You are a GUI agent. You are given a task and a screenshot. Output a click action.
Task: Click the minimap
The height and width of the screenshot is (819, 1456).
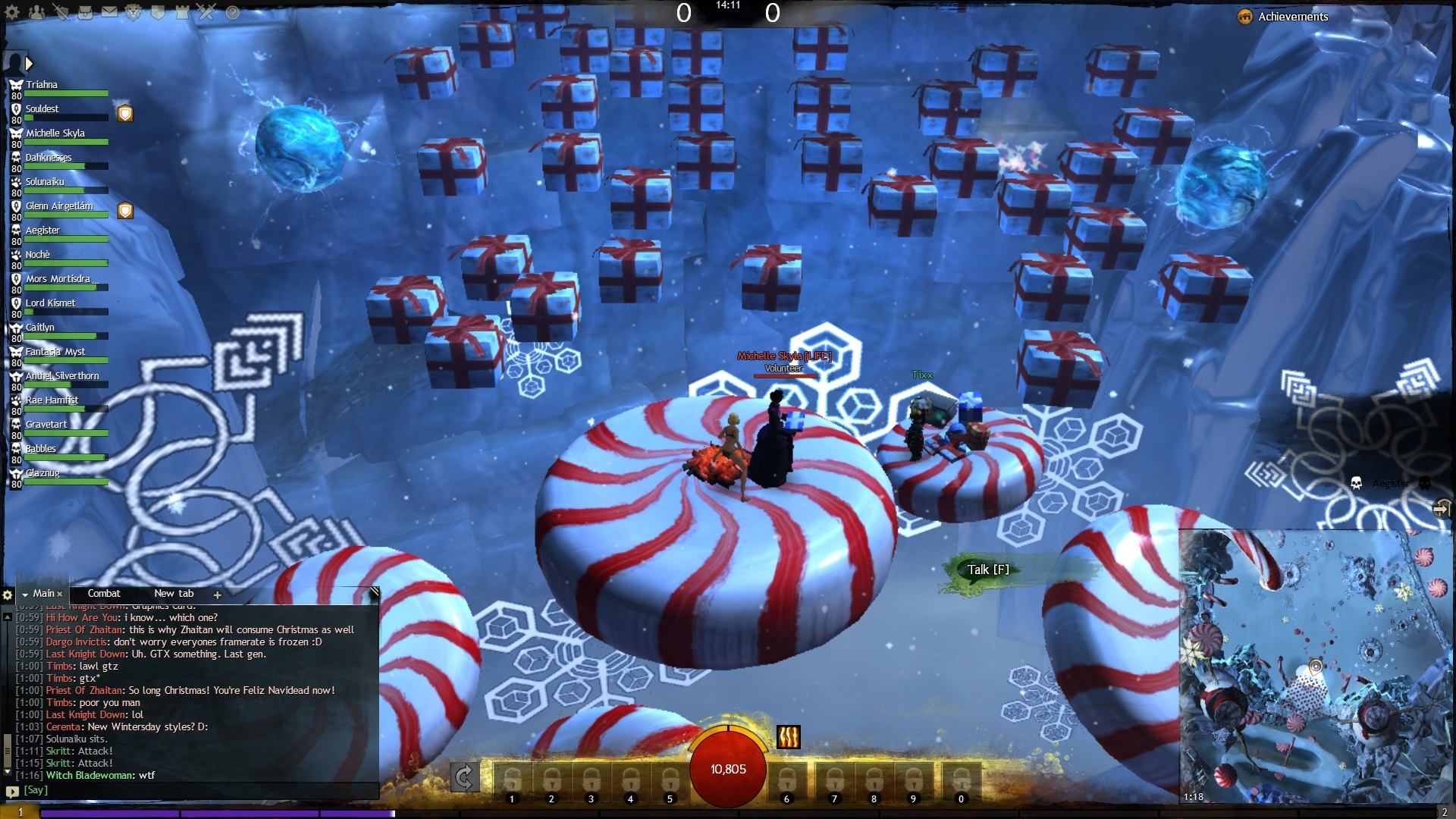[1316, 667]
